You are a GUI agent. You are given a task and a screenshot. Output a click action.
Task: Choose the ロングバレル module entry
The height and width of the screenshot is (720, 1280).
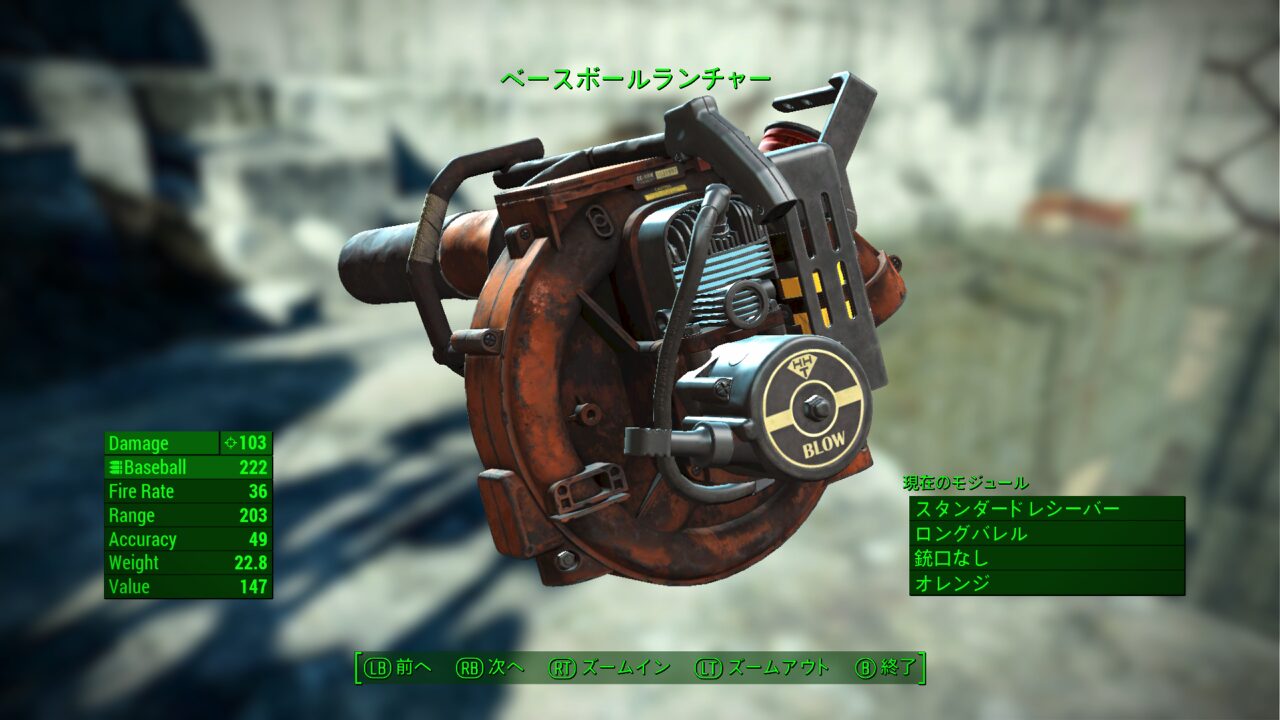point(1046,534)
